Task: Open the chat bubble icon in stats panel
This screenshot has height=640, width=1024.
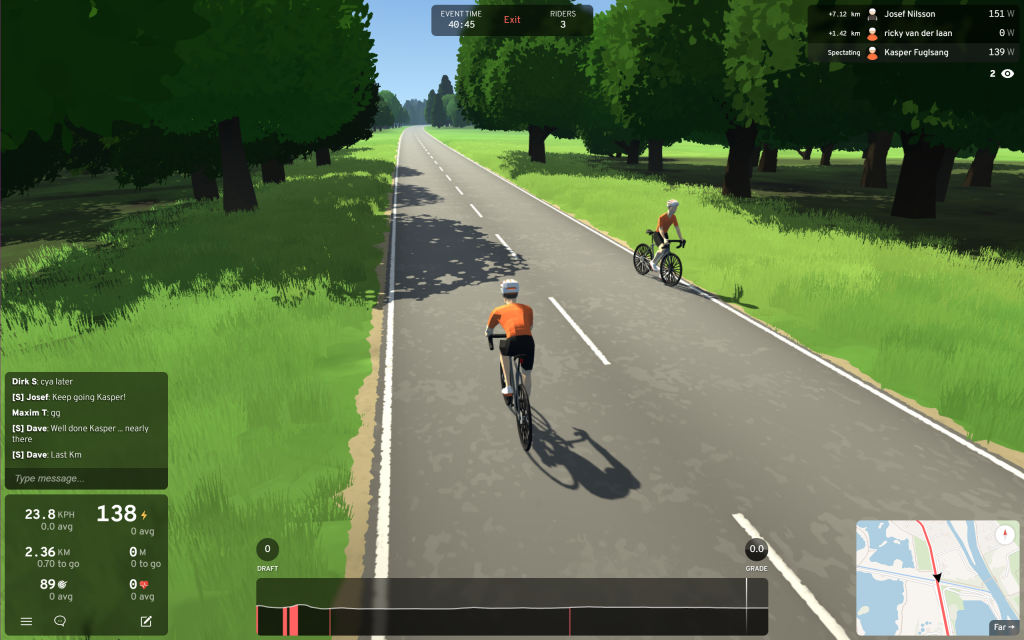Action: [x=60, y=621]
